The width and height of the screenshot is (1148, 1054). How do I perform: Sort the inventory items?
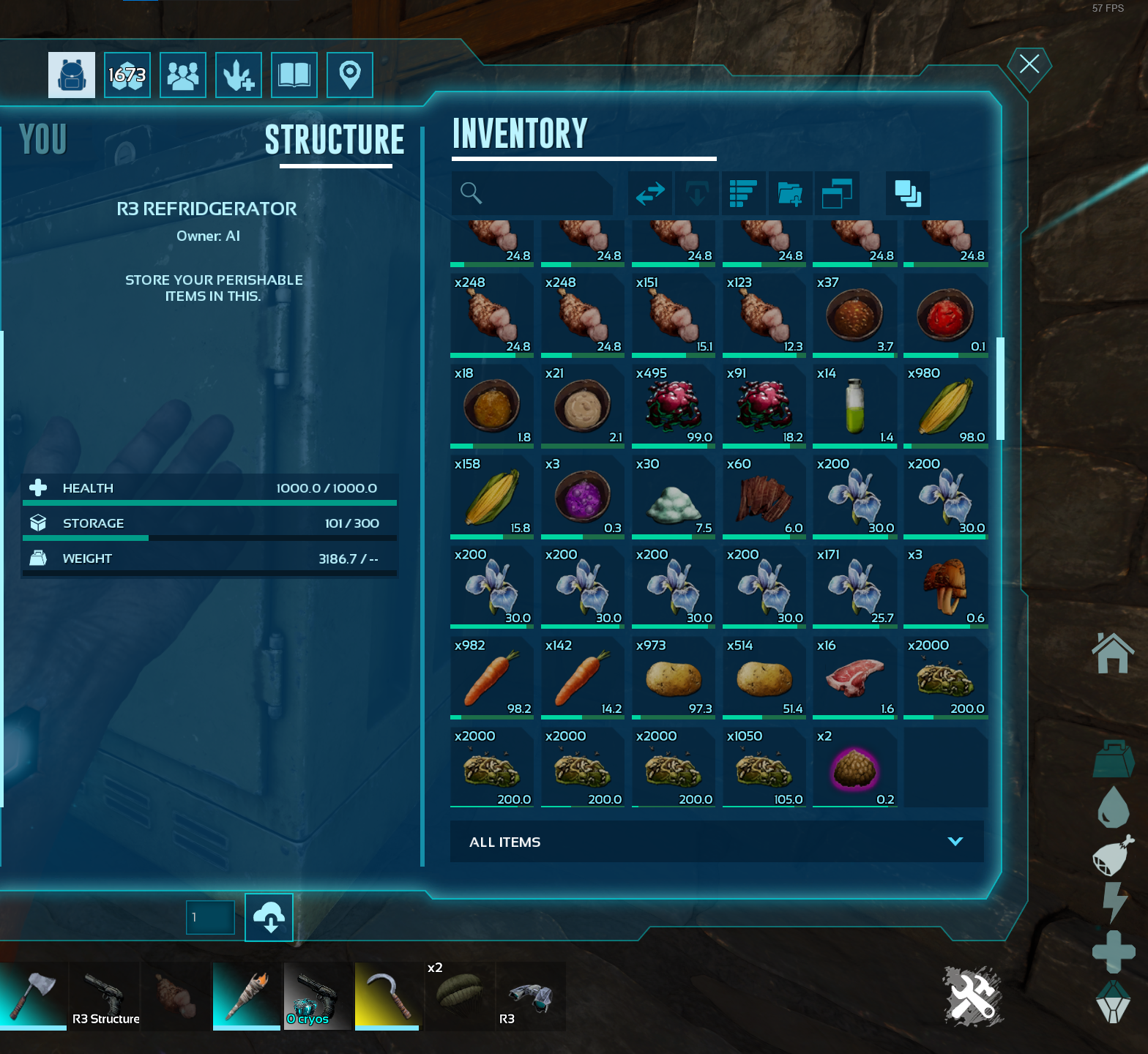(x=743, y=193)
